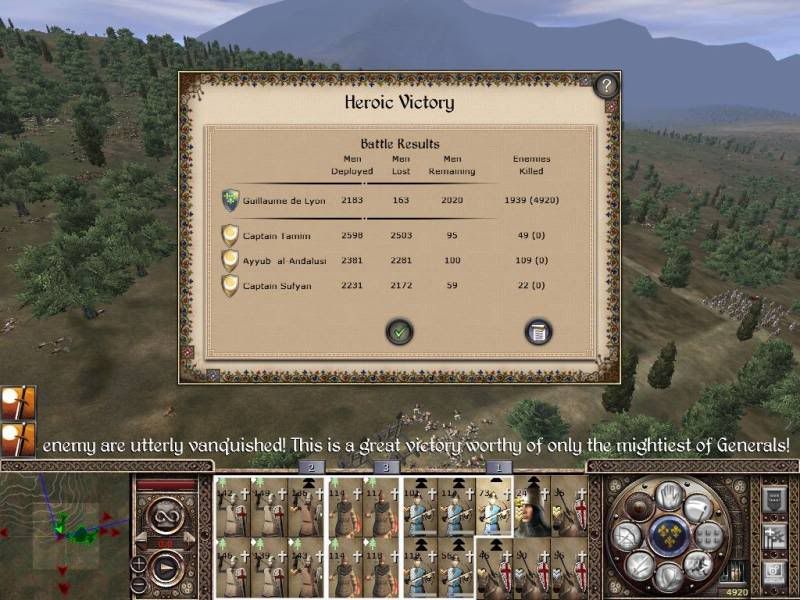Select unit group tab 2
Image resolution: width=800 pixels, height=600 pixels.
[x=311, y=467]
